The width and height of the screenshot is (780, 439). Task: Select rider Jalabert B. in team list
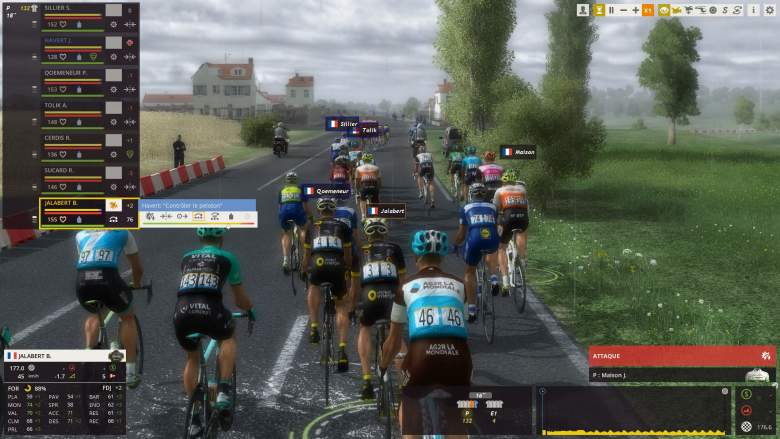(70, 203)
